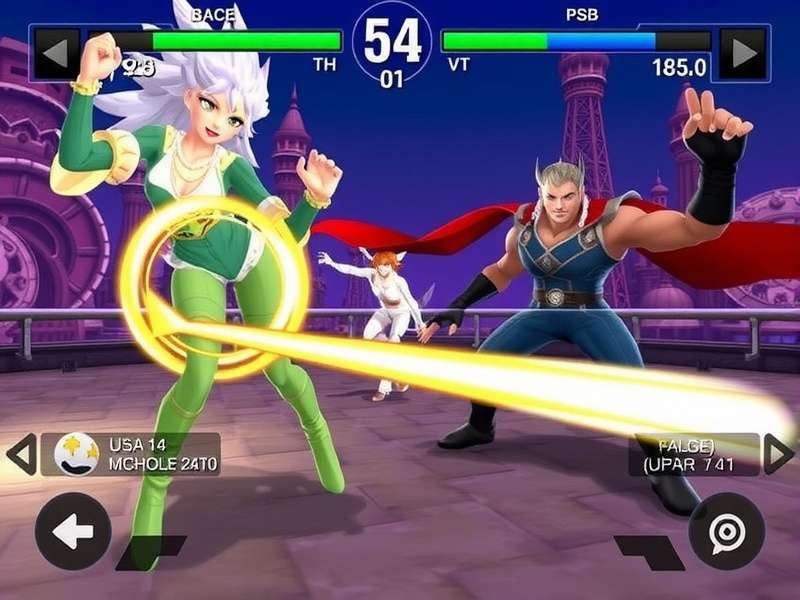Click the right arrow beside the top health bar
800x600 pixels.
(x=743, y=53)
